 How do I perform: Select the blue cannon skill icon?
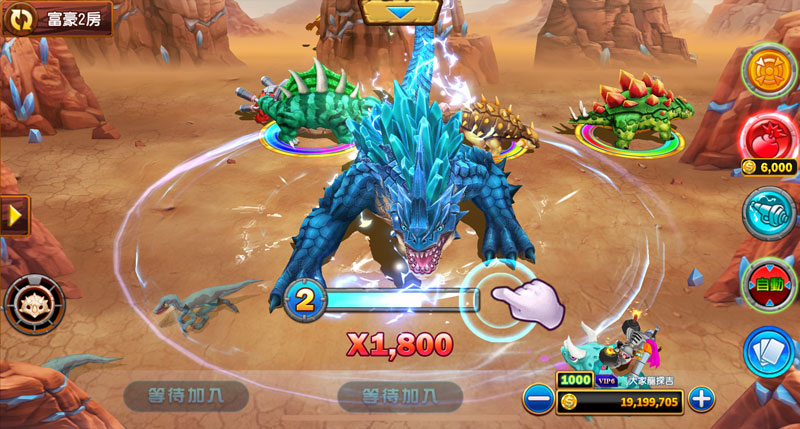click(x=768, y=213)
